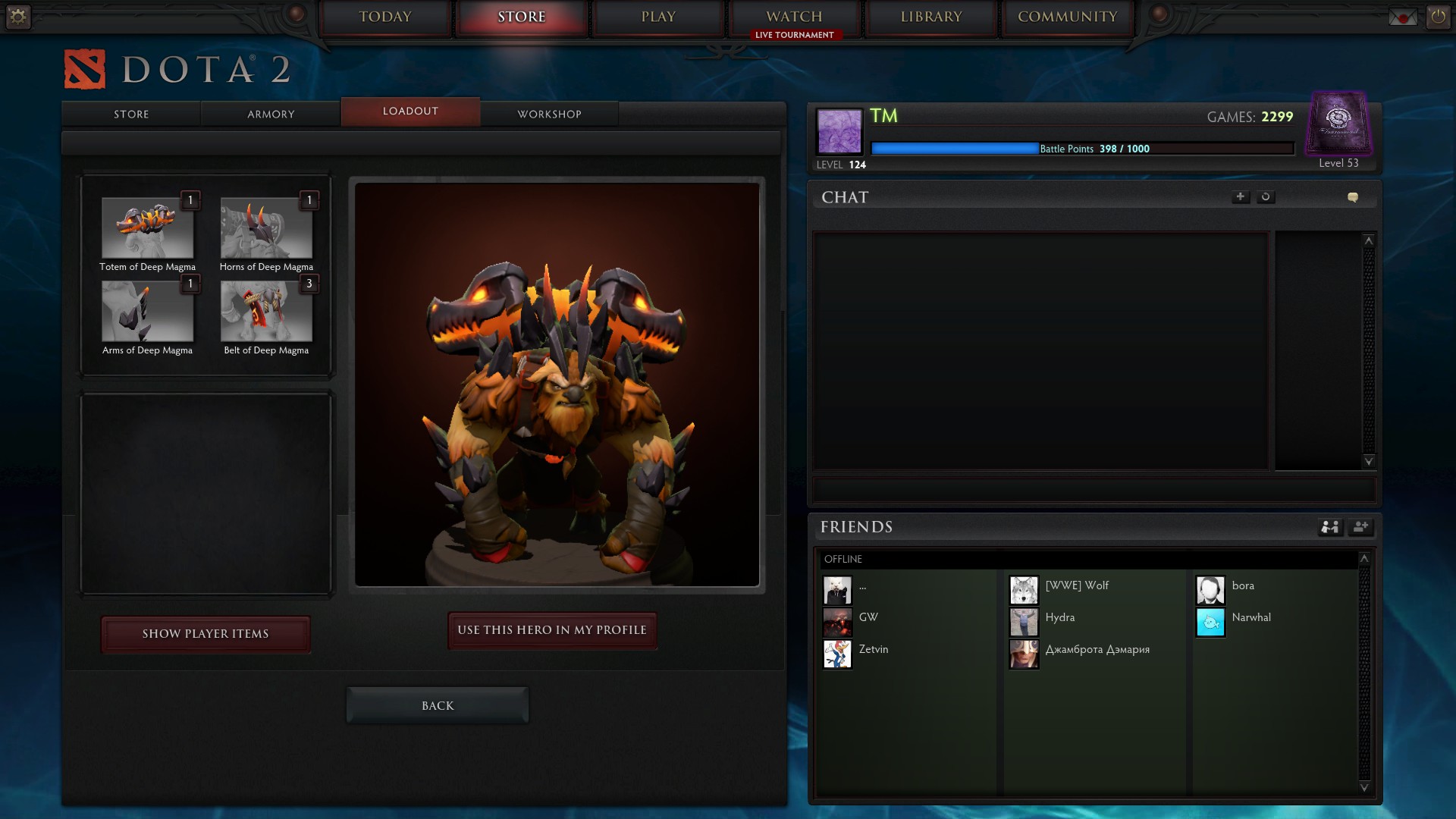Image resolution: width=1456 pixels, height=819 pixels.
Task: Open the Watch section
Action: [794, 17]
